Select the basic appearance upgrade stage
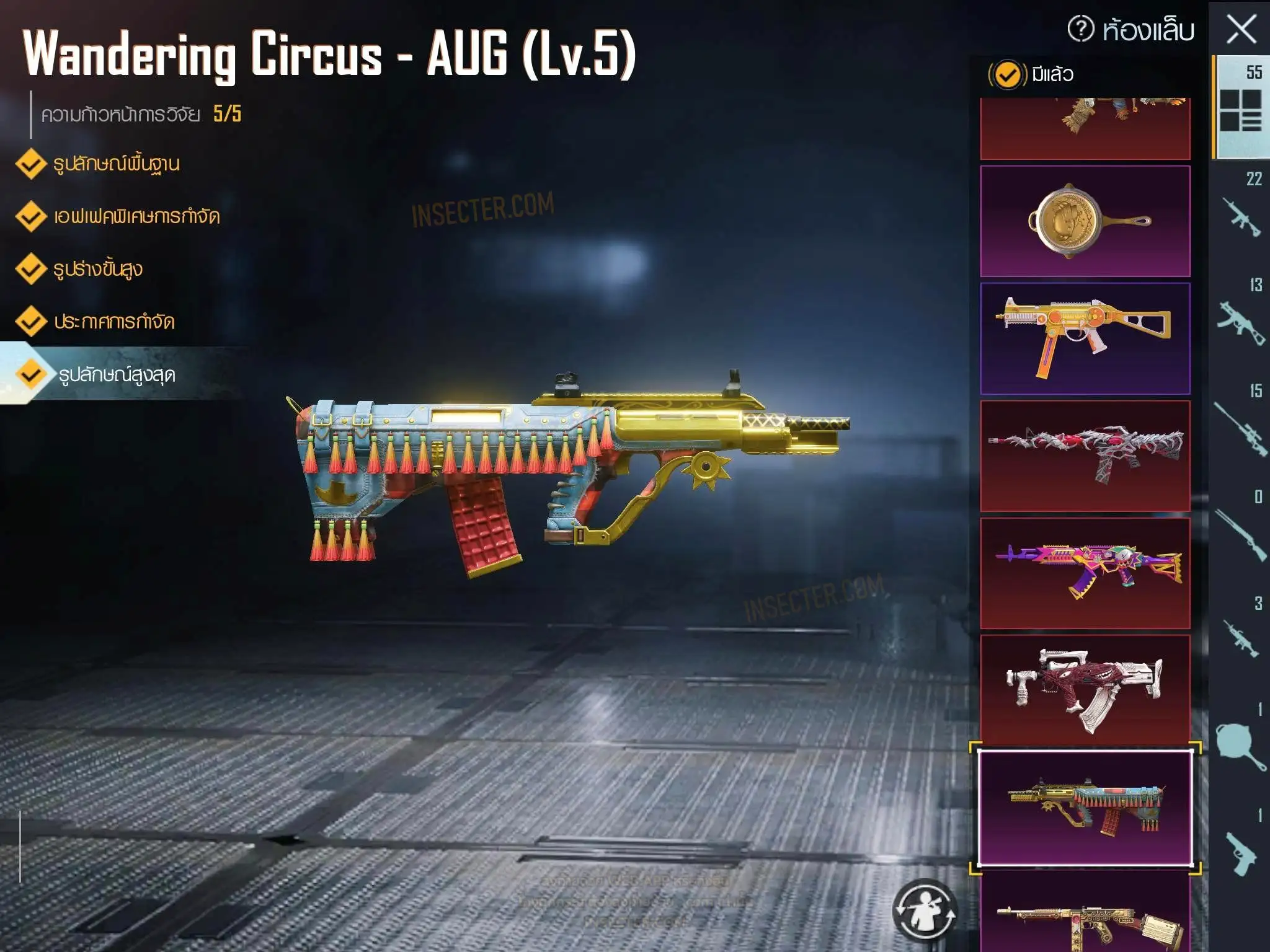The image size is (1270, 952). click(x=116, y=164)
